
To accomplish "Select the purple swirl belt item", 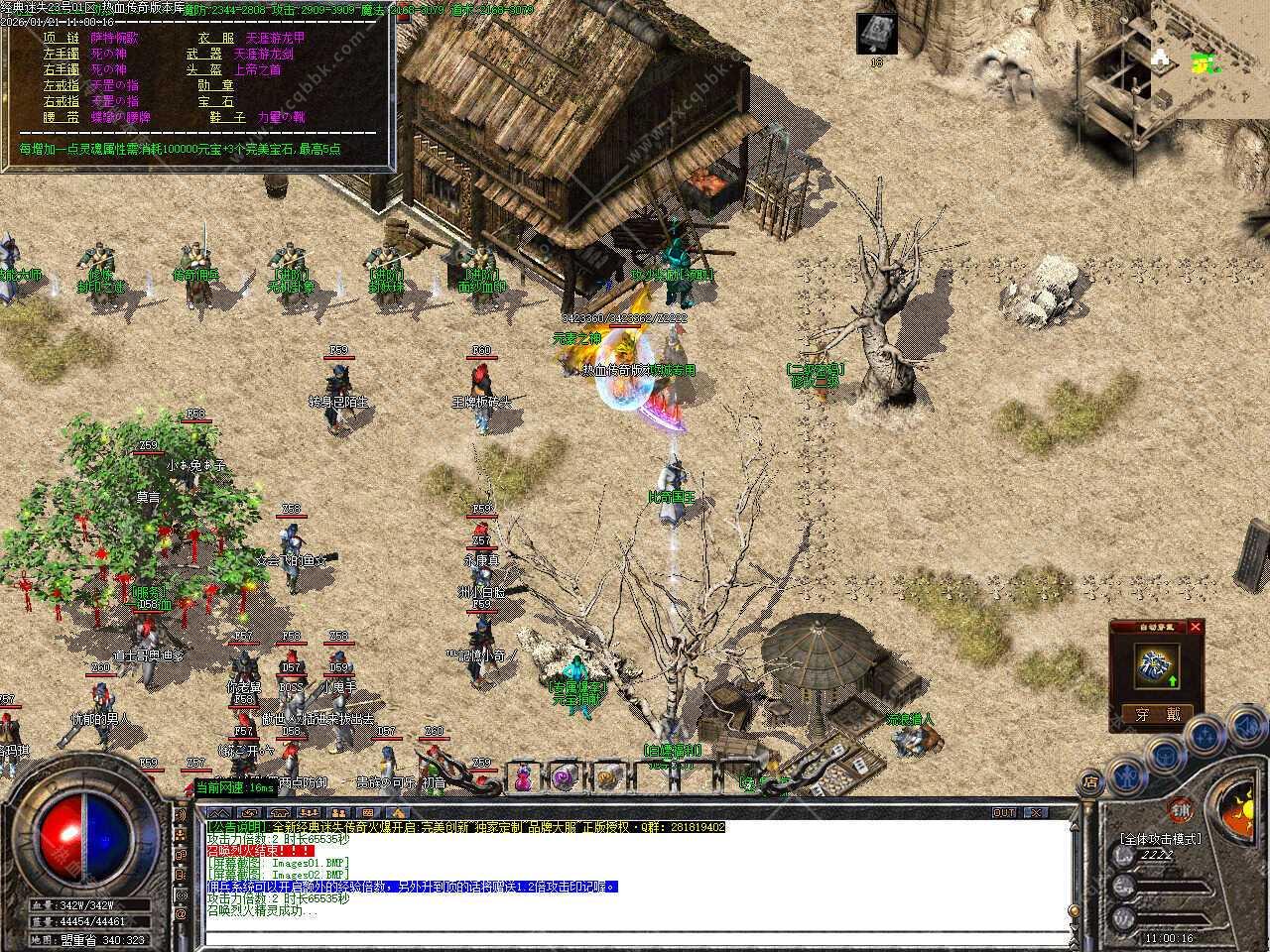I will point(565,777).
